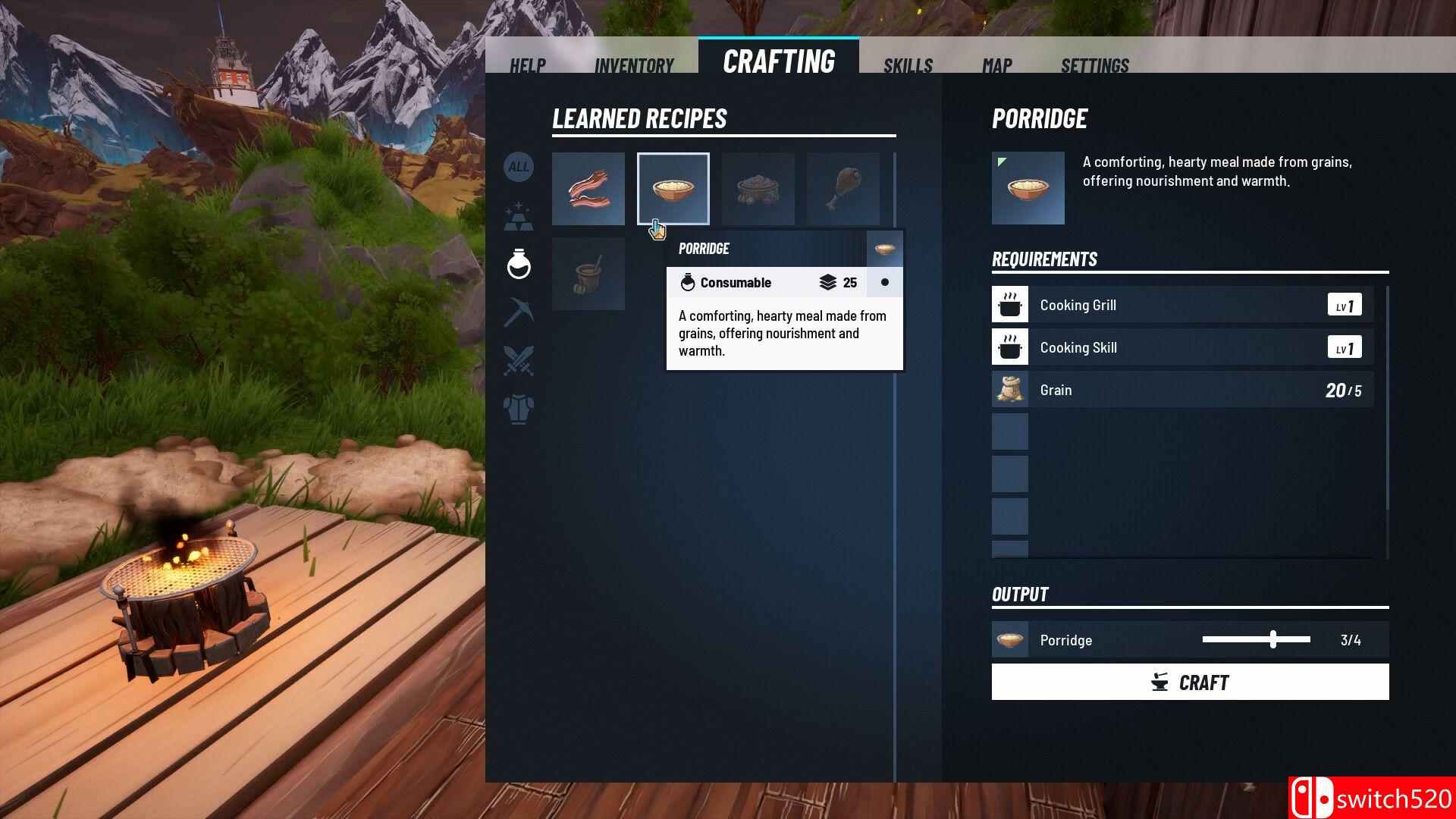
Task: Adjust the Porridge quantity slider
Action: coord(1273,639)
